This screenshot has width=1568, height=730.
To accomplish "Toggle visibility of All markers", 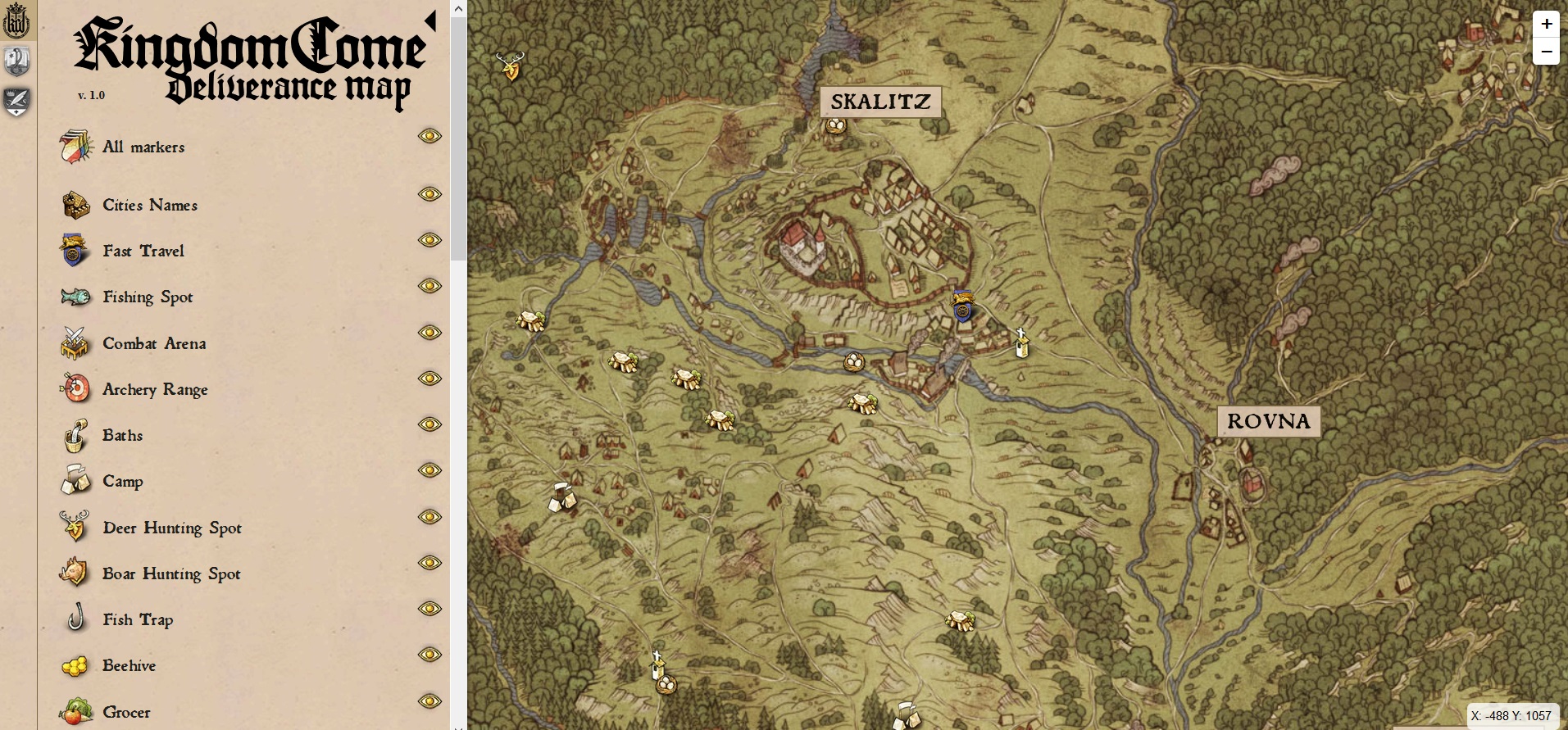I will [429, 136].
